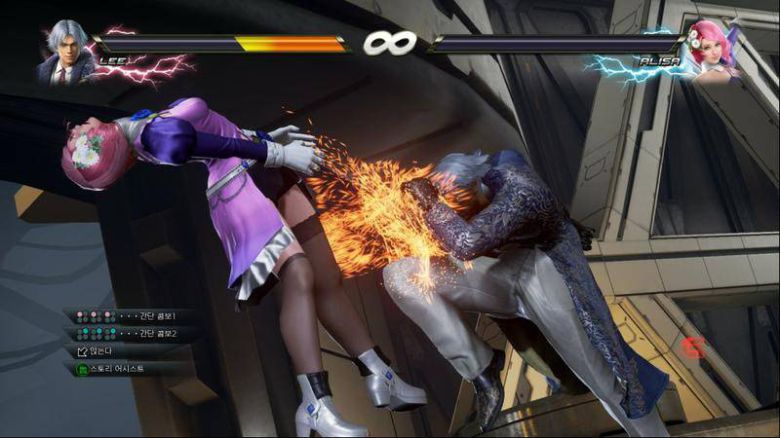Click Alisa's character portrait
The image size is (780, 438).
712,50
